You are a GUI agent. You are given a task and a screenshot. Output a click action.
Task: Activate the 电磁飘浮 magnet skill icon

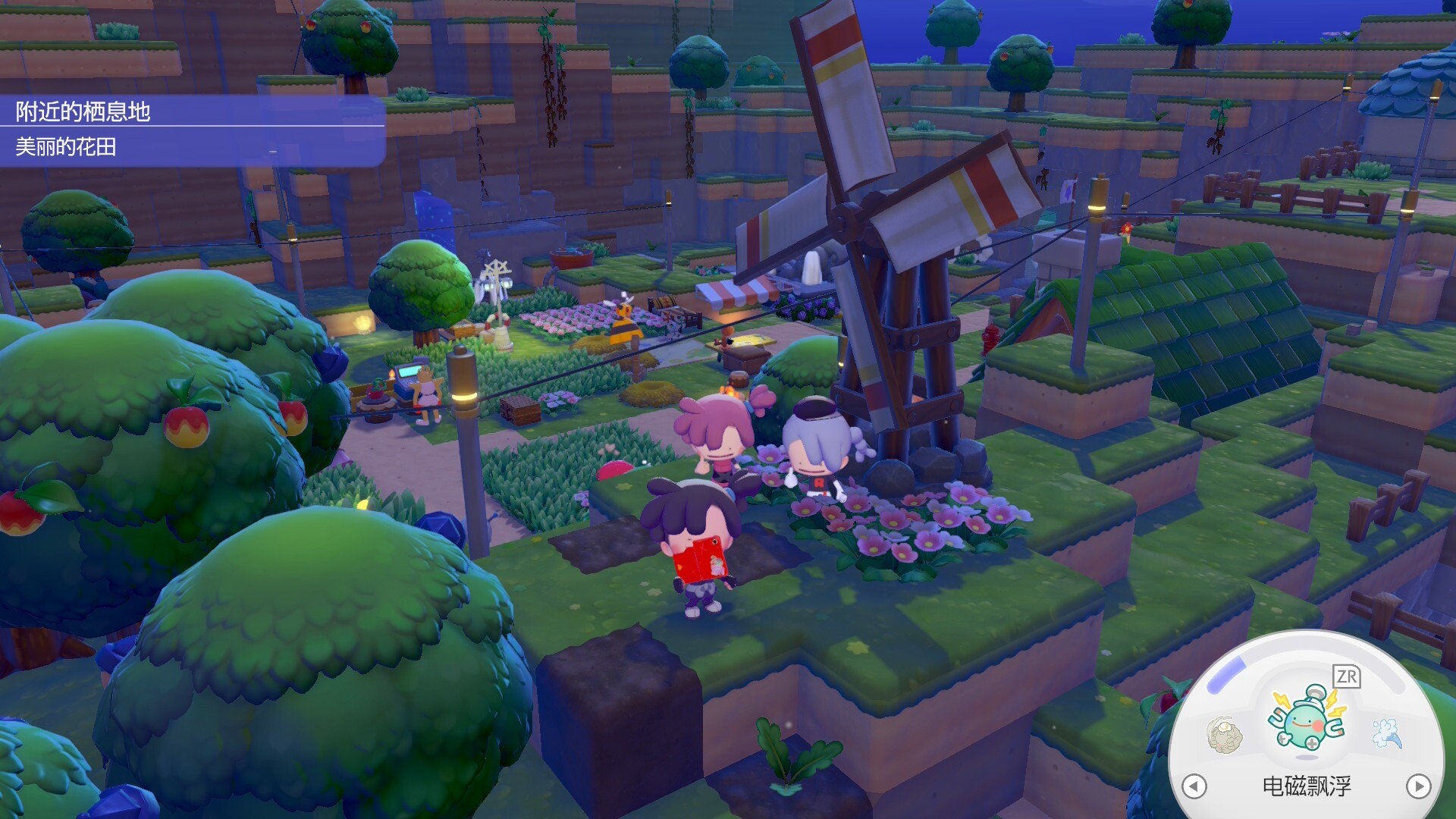pos(1307,720)
